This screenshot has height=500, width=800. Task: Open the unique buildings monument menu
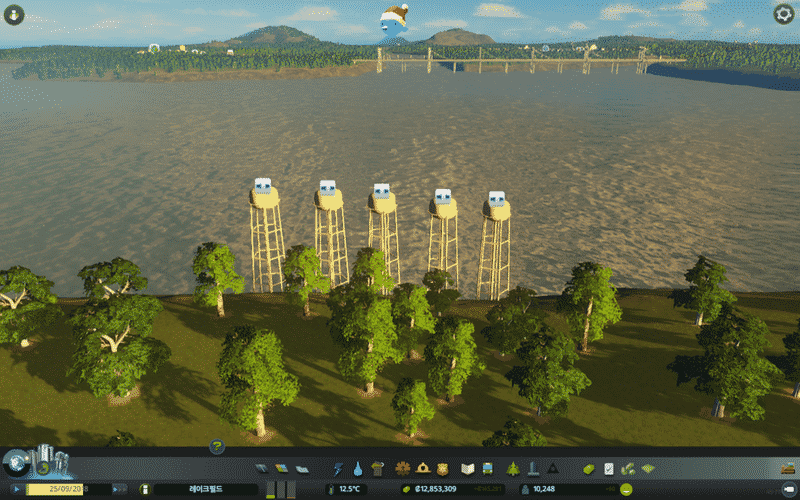coord(533,468)
